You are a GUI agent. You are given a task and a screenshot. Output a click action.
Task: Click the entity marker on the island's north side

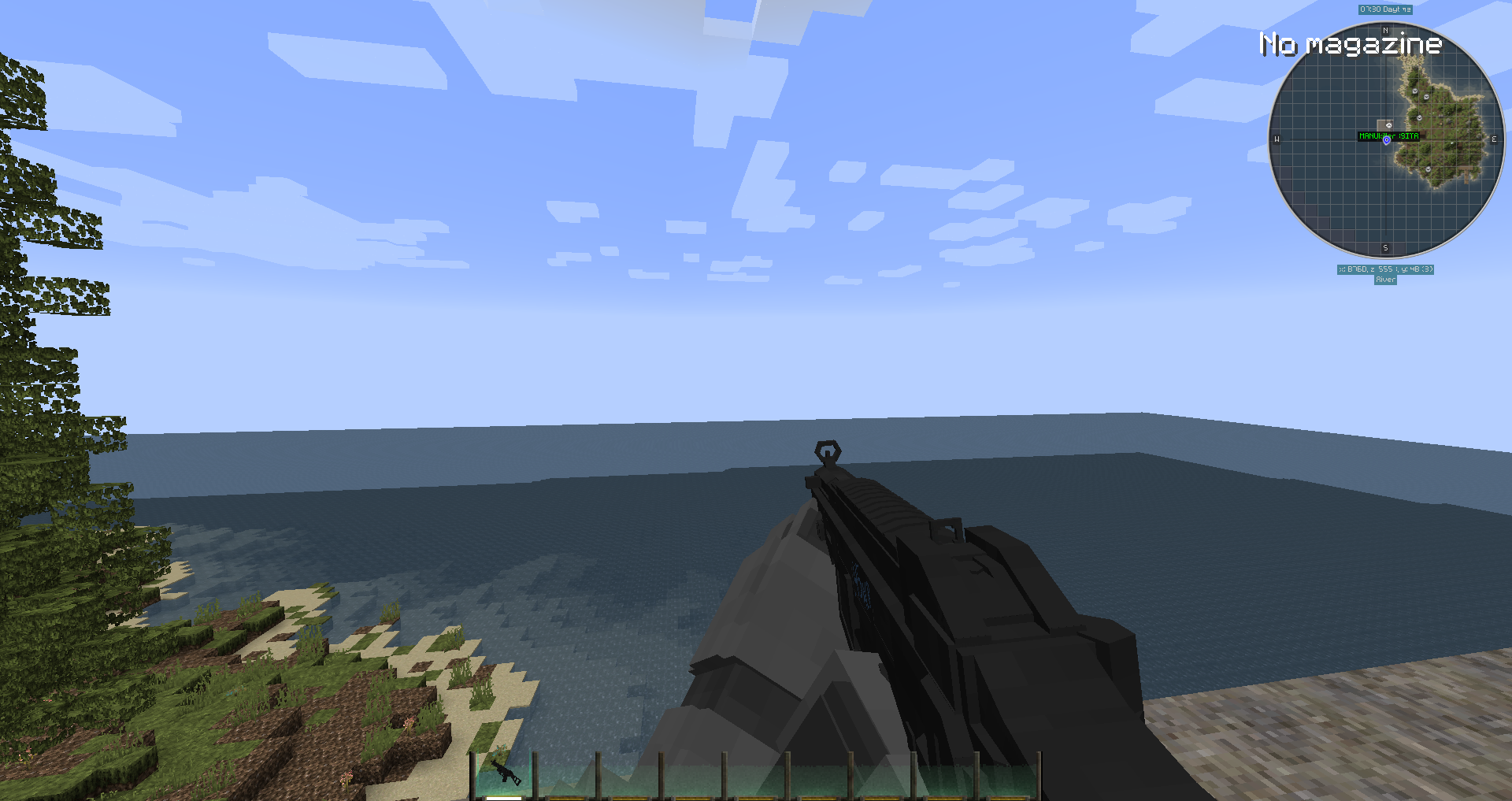(x=1414, y=91)
